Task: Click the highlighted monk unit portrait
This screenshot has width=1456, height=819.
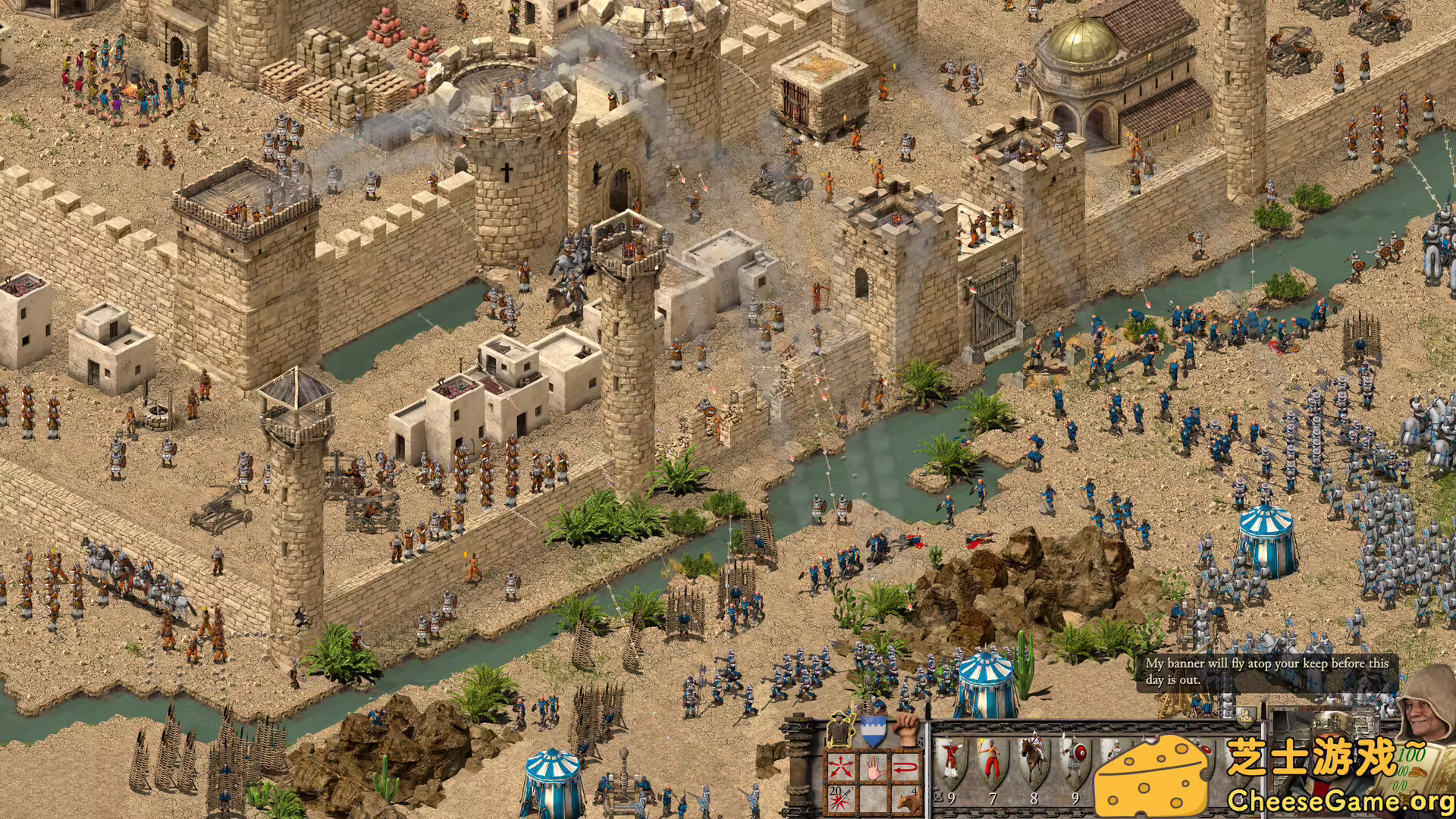Action: click(840, 729)
